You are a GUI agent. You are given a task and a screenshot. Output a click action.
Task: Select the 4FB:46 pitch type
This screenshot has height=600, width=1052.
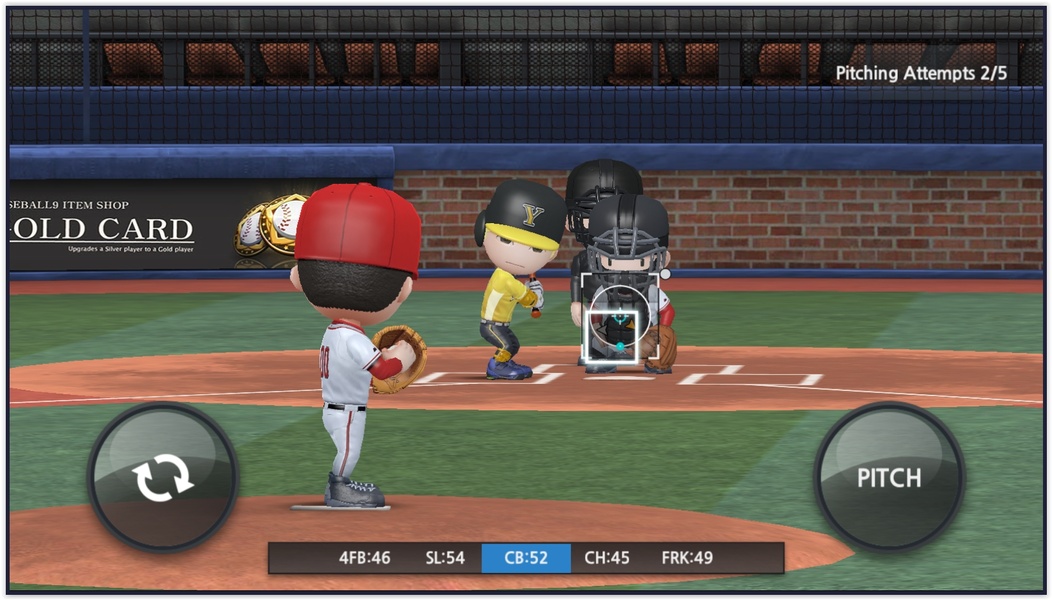point(364,558)
